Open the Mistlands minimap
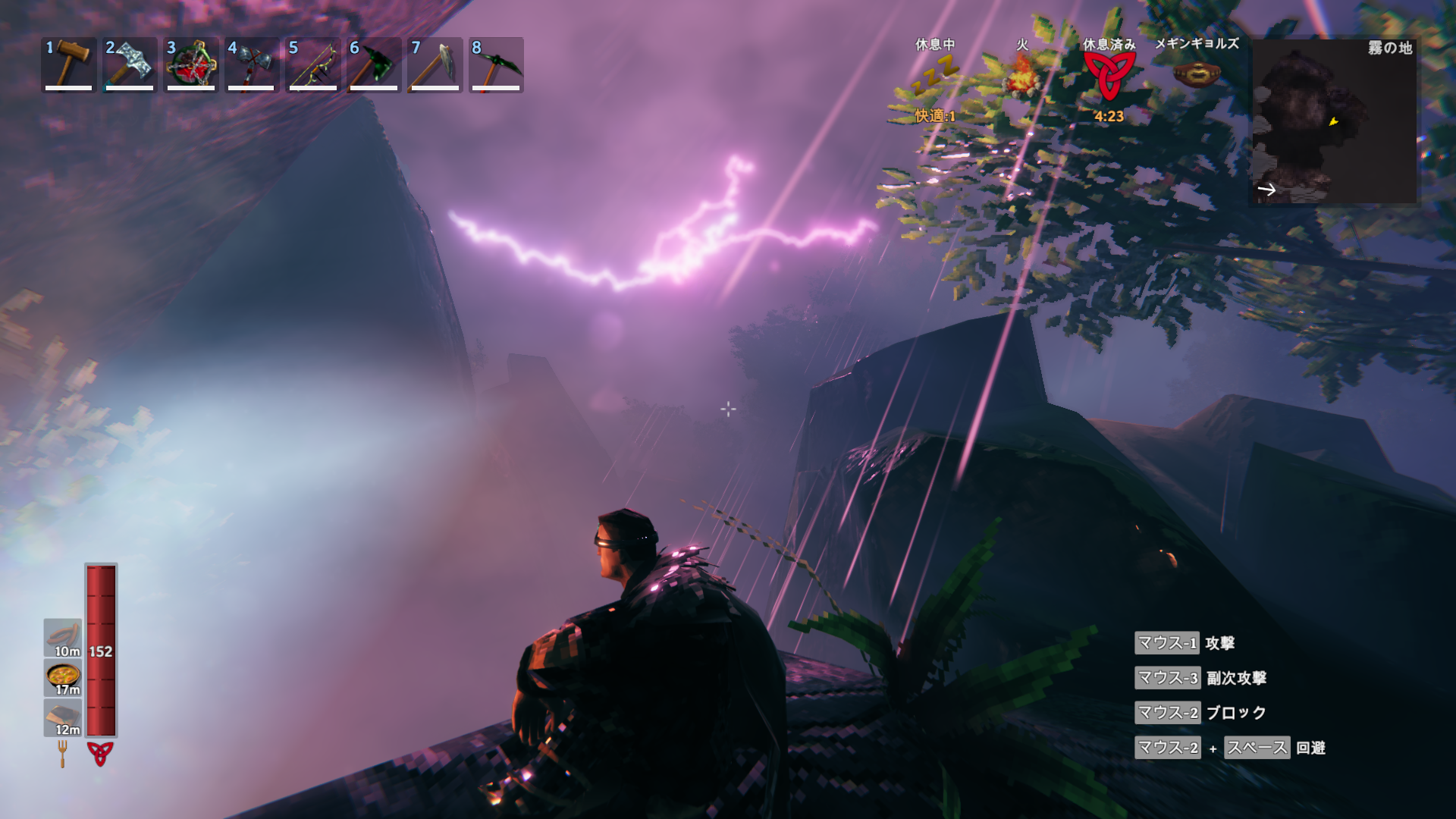The height and width of the screenshot is (819, 1456). coord(1333,121)
